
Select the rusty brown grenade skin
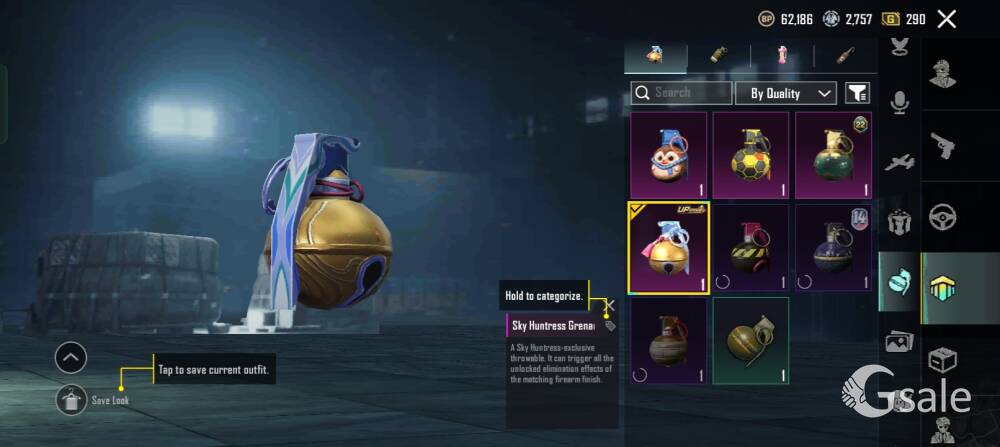pos(668,341)
